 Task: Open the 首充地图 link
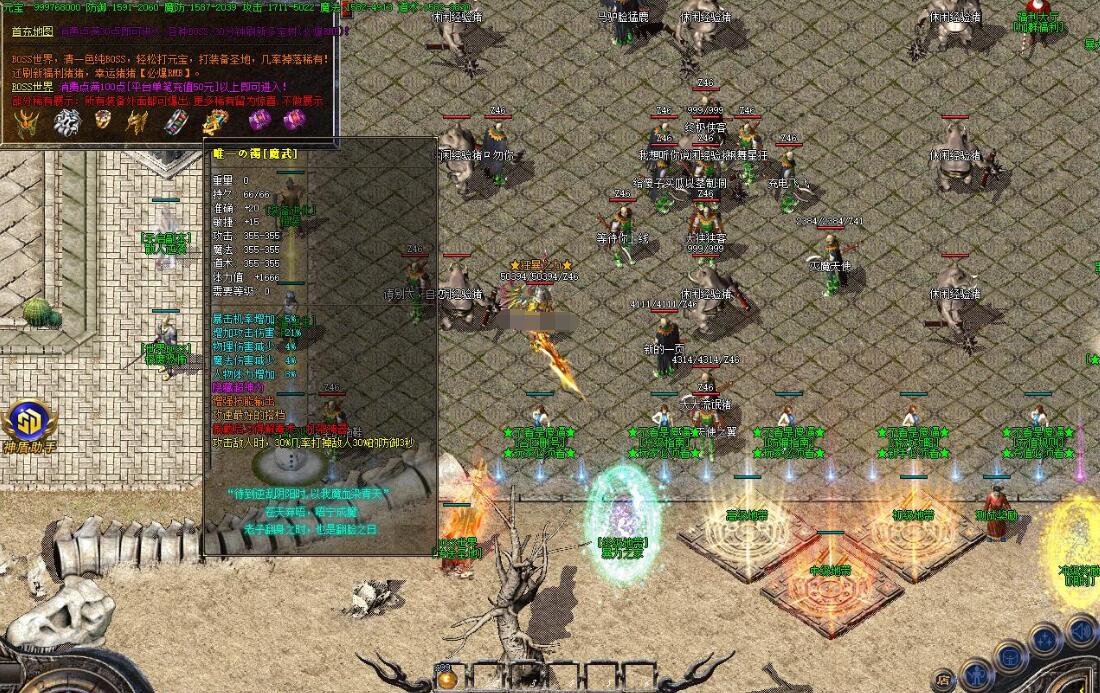coord(31,32)
